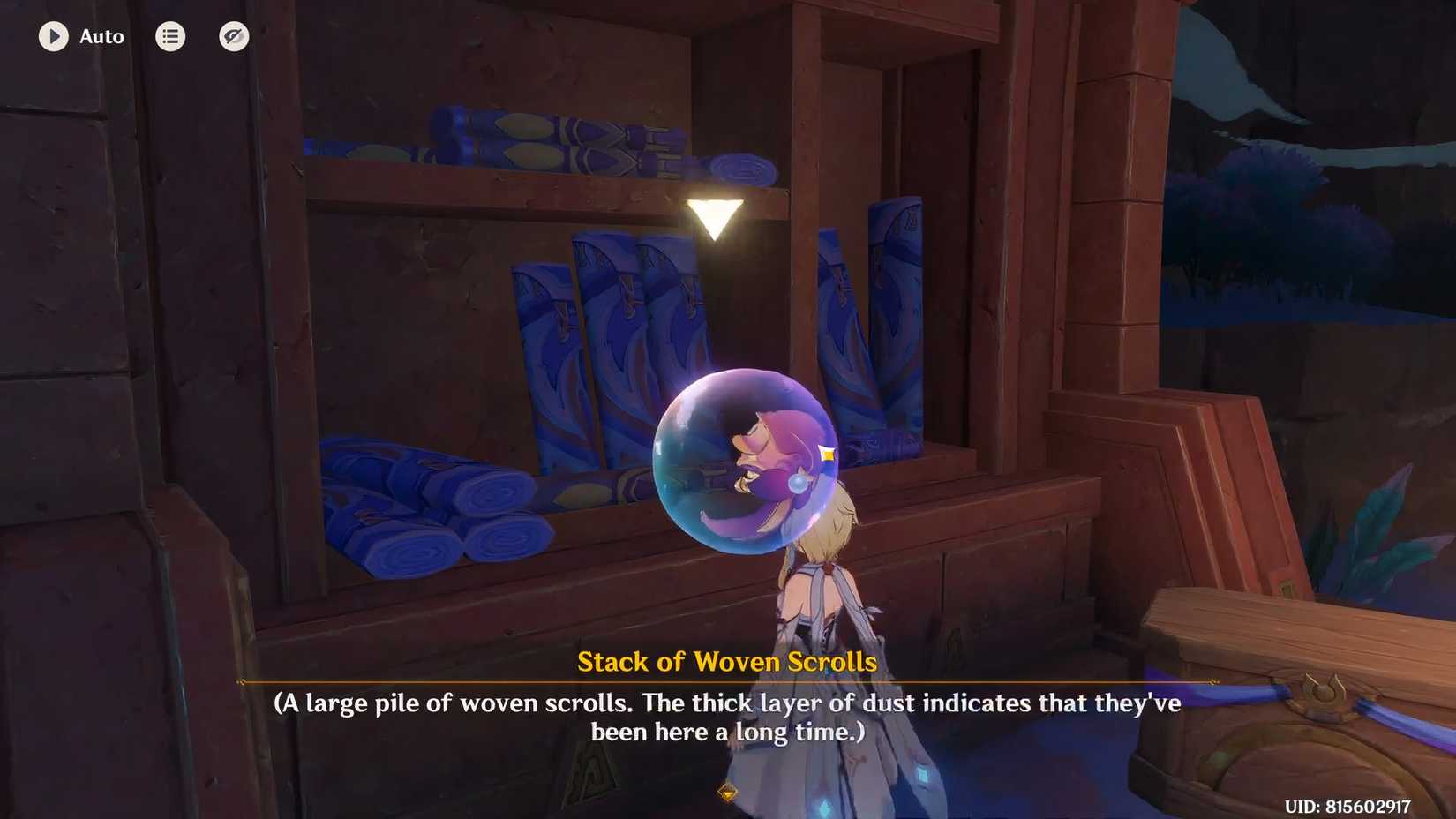Click the golden diamond indicator below the dialogue

[x=728, y=793]
